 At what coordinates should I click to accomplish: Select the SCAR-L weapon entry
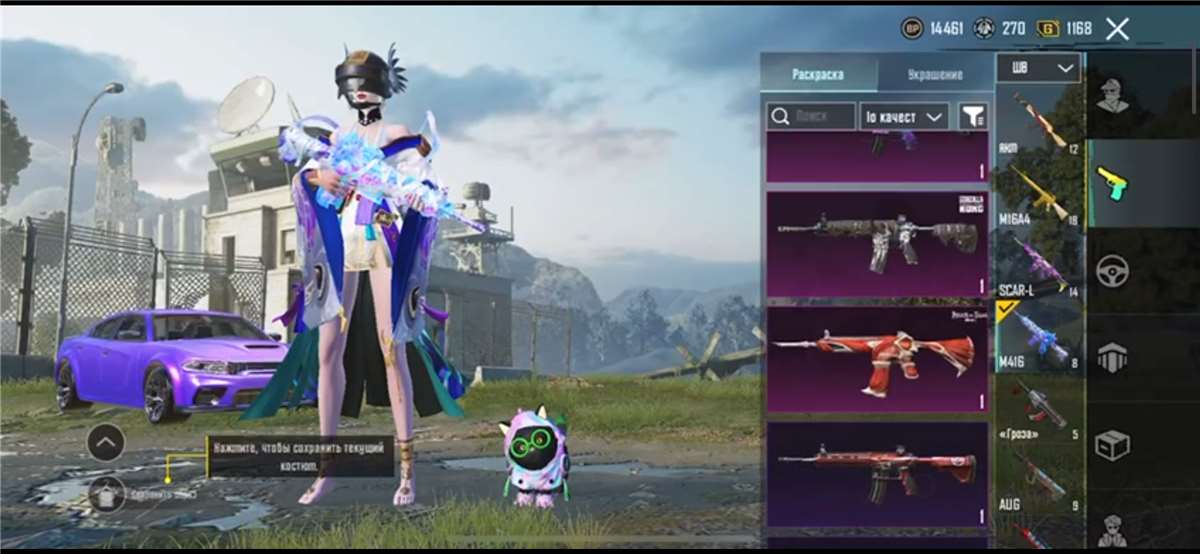1040,266
